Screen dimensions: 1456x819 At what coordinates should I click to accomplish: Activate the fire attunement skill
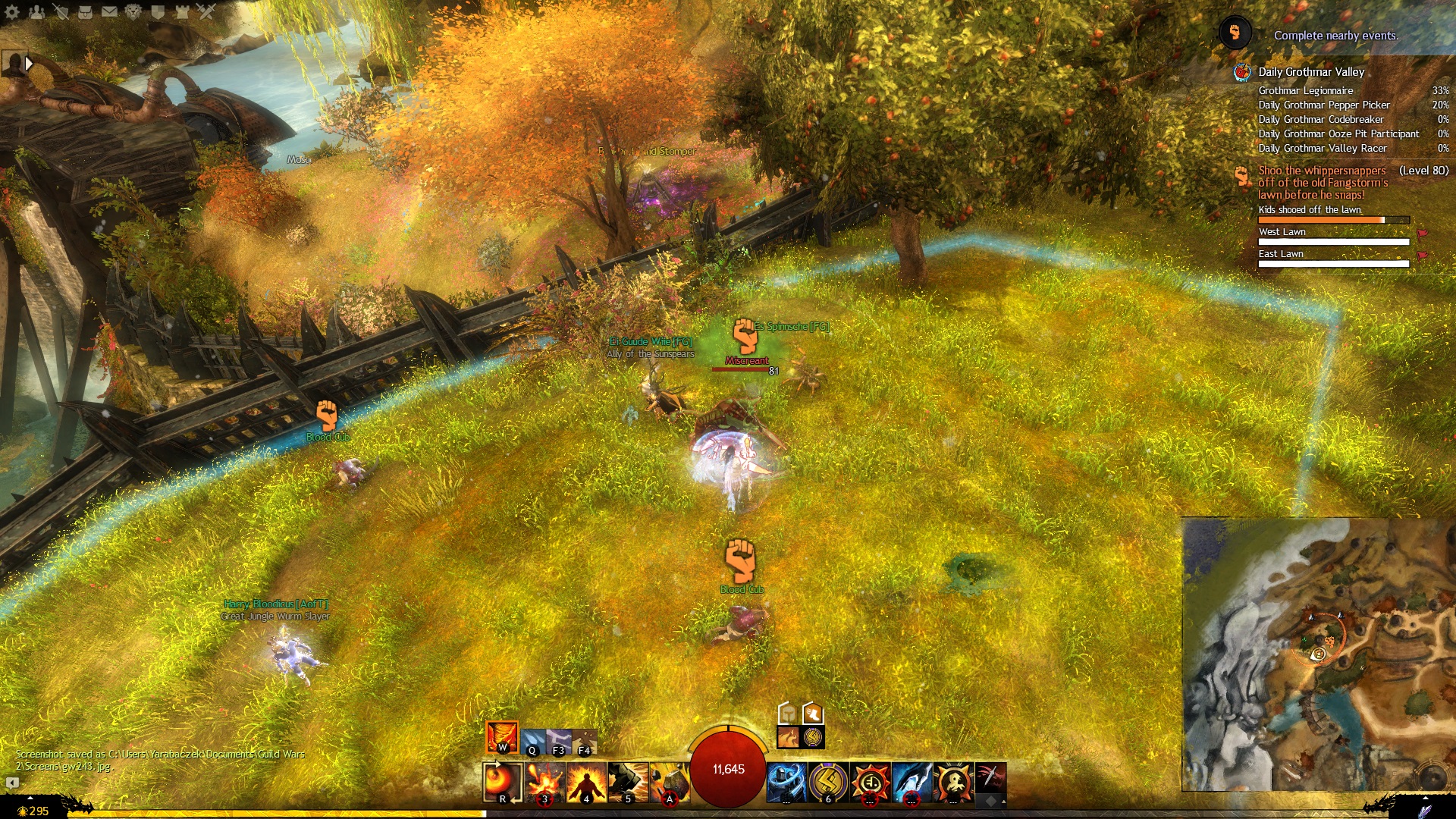coord(502,737)
